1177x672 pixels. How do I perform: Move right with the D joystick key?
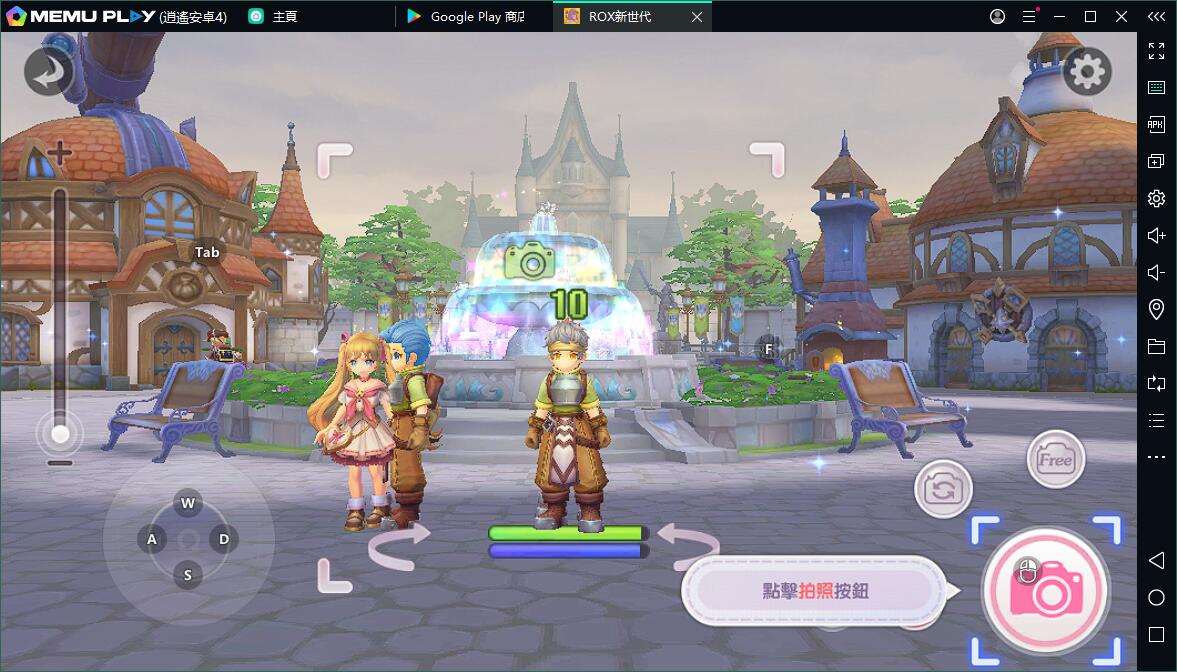click(x=224, y=540)
